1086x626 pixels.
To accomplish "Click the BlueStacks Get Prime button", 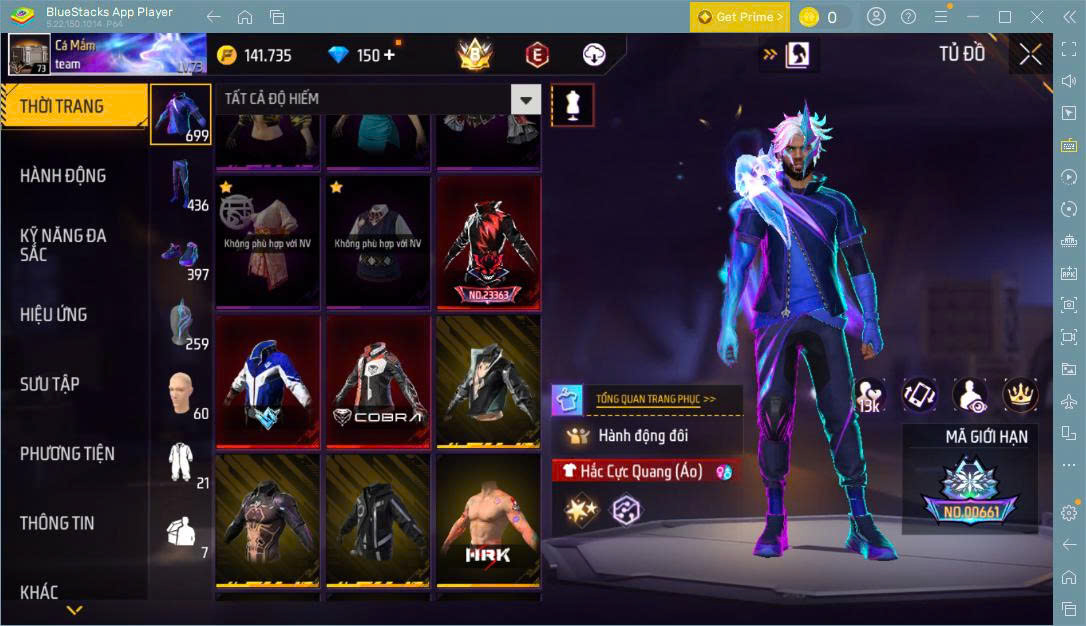I will tap(740, 17).
